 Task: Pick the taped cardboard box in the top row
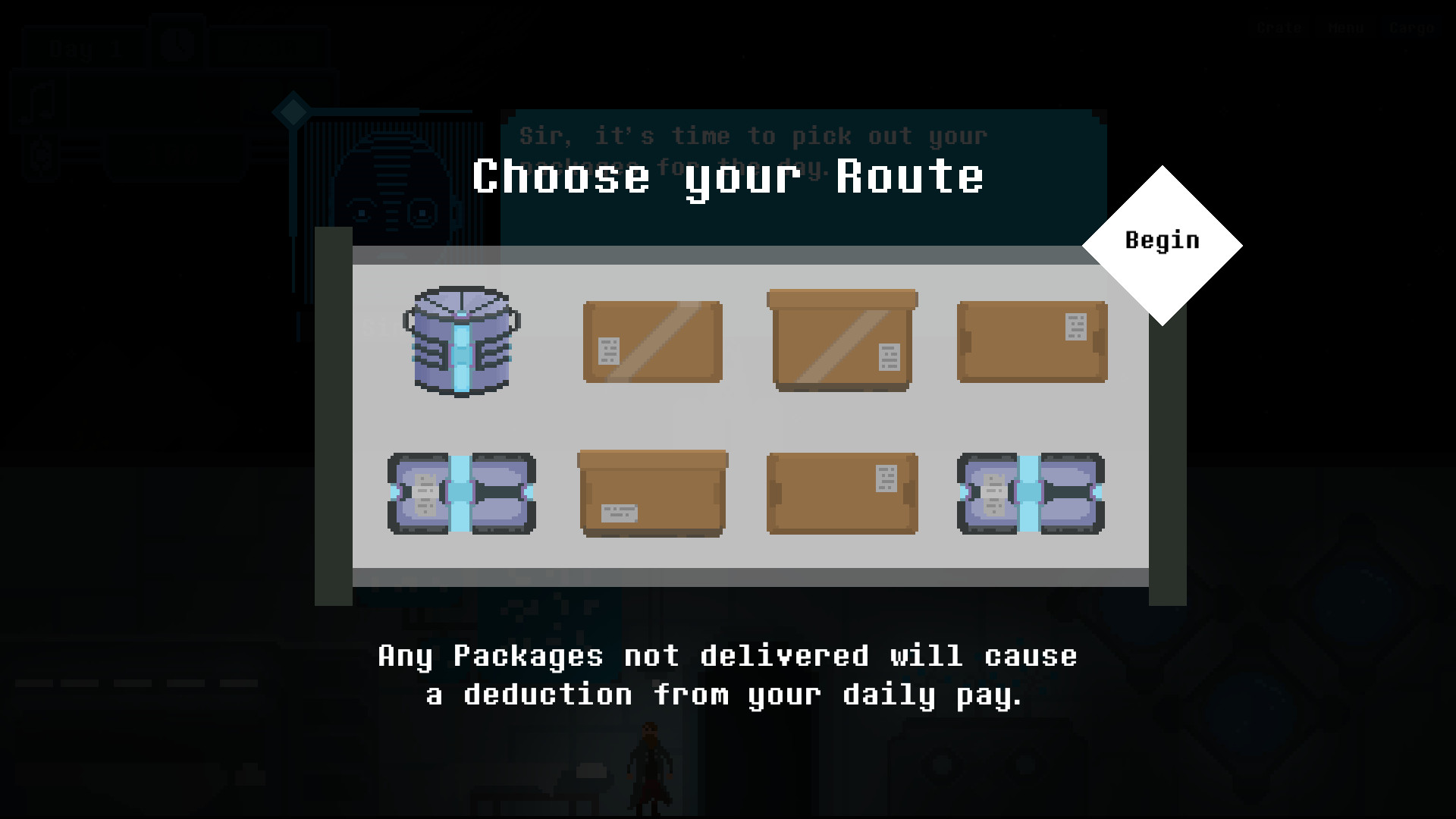pos(652,341)
